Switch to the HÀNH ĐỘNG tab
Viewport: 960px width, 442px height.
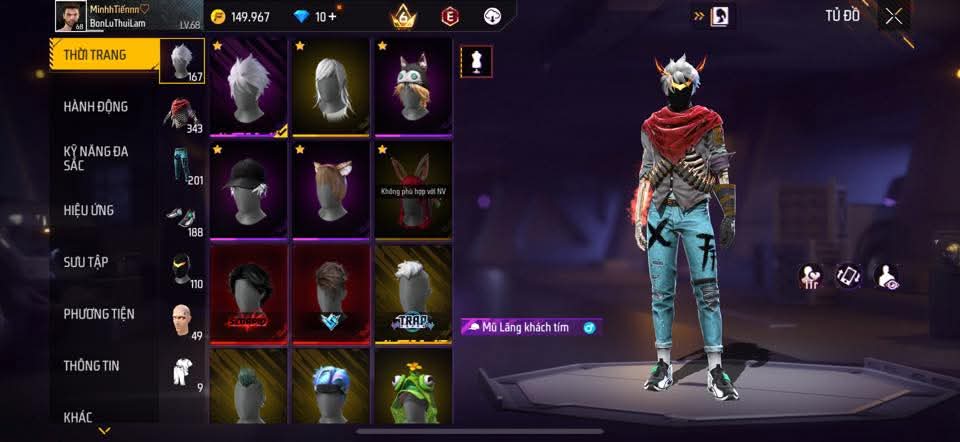pyautogui.click(x=95, y=107)
